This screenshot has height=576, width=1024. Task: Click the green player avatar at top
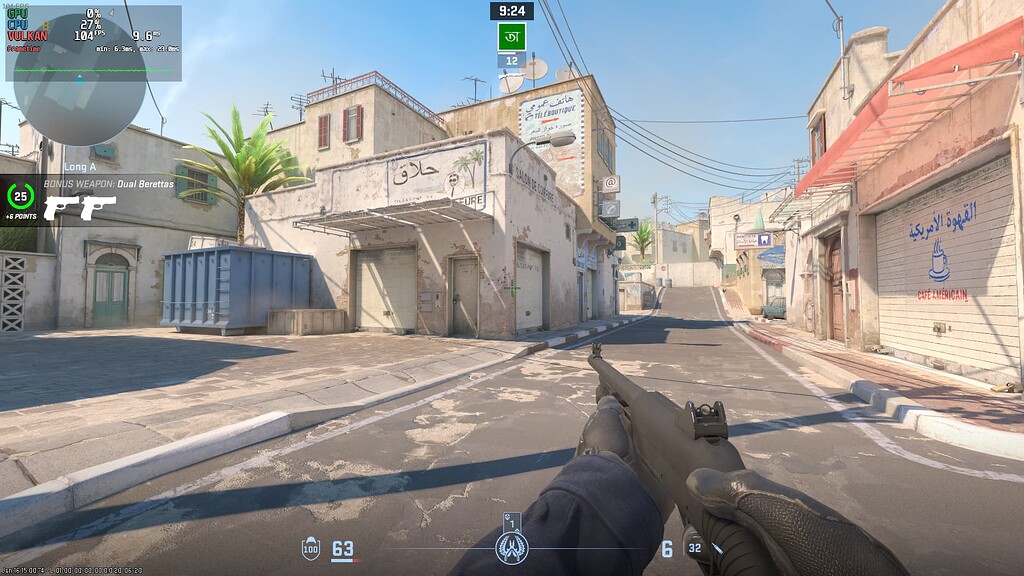pyautogui.click(x=511, y=37)
